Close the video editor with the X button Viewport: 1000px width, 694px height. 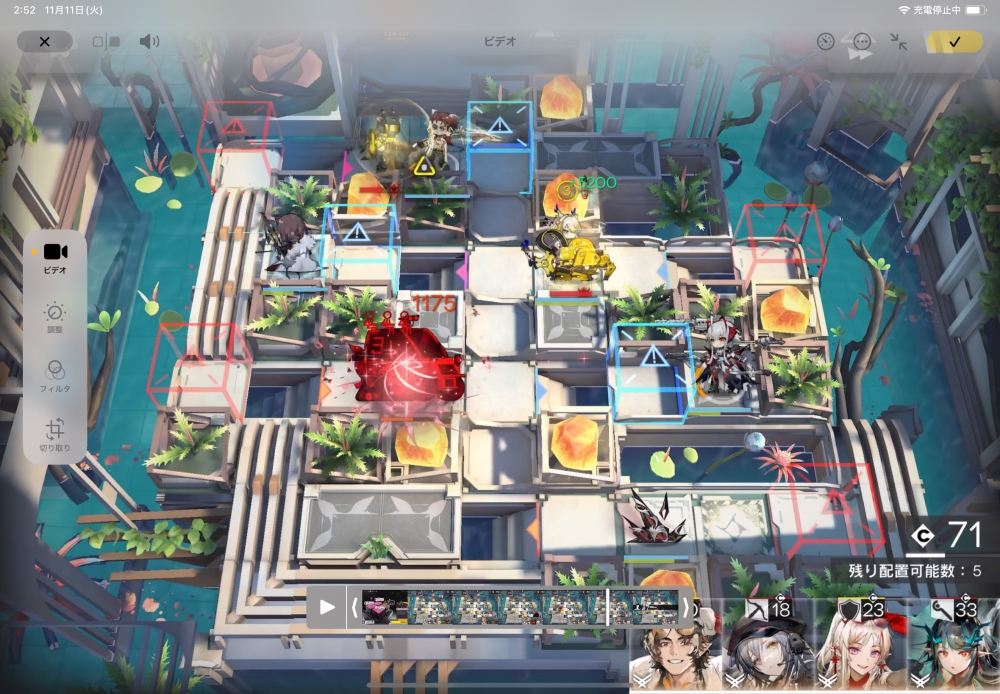click(x=44, y=41)
